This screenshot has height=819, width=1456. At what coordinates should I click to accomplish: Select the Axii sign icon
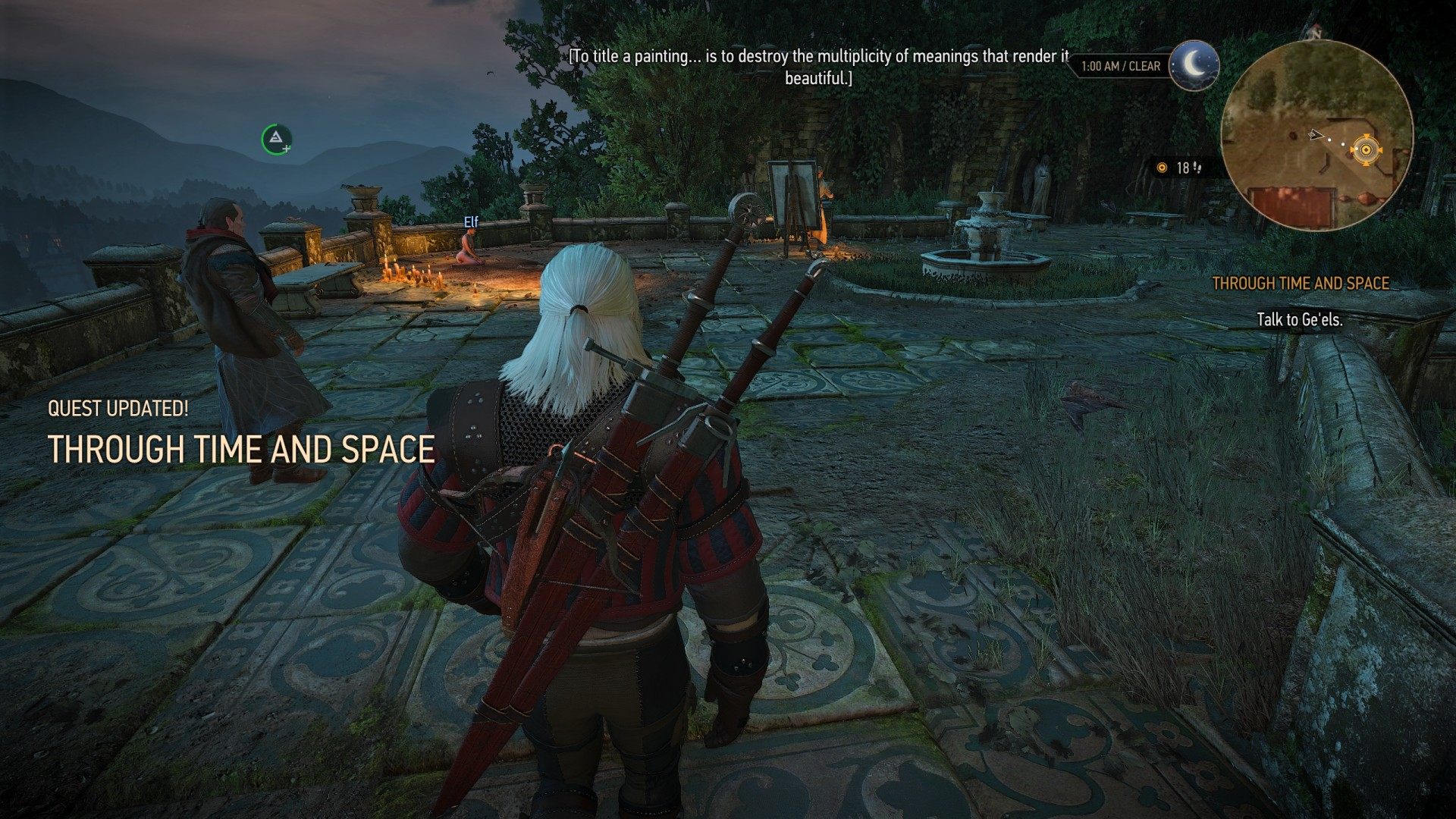(x=276, y=138)
